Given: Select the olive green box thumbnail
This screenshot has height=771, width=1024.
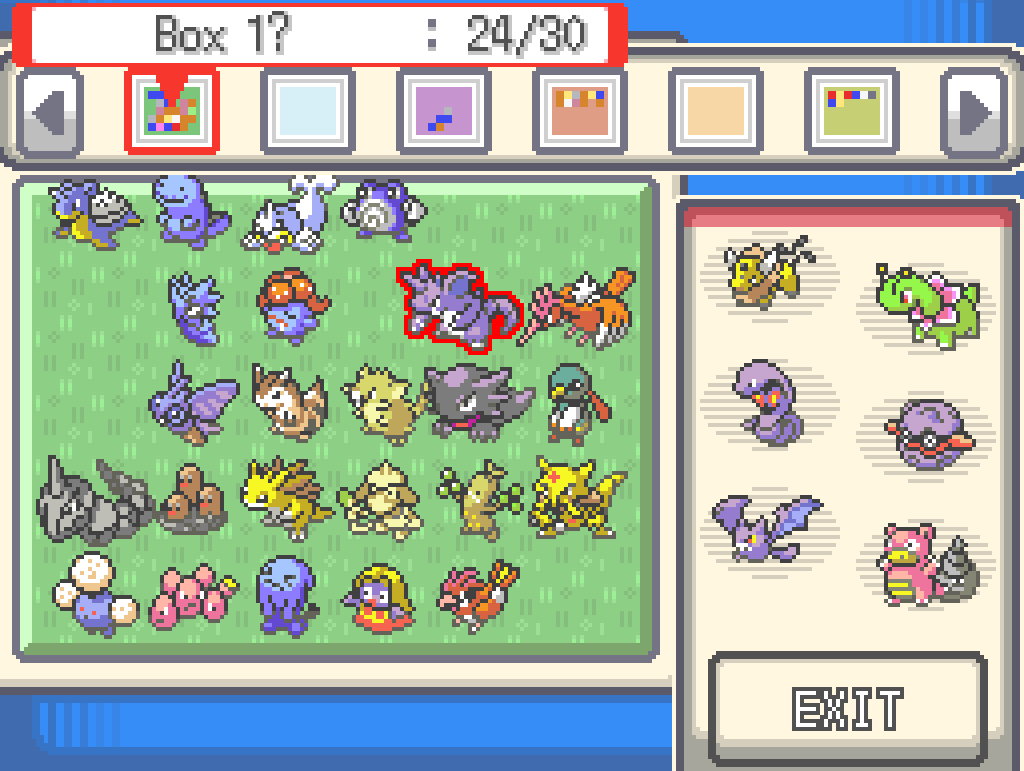Looking at the screenshot, I should point(851,110).
